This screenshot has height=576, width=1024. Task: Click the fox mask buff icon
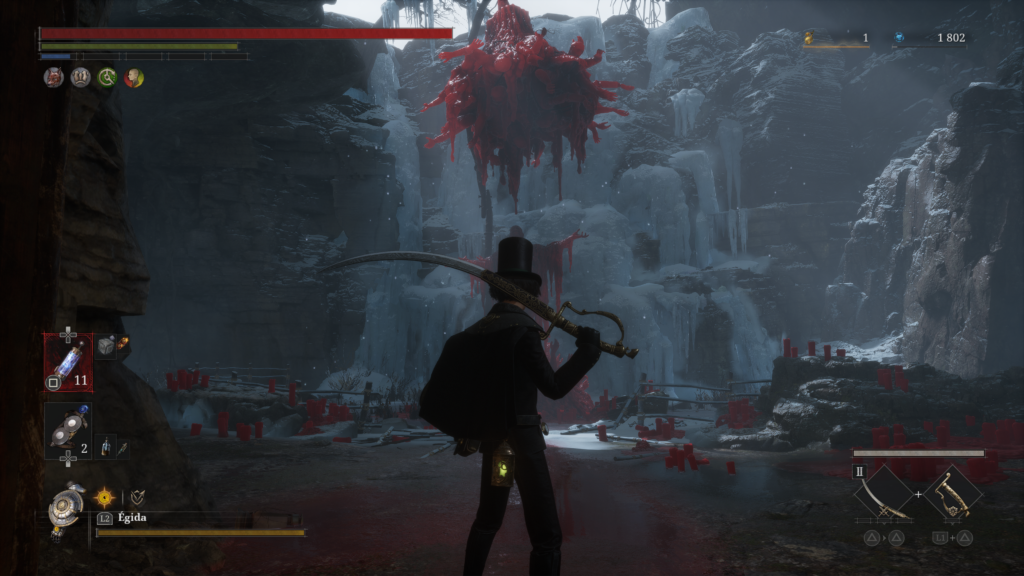(x=53, y=77)
